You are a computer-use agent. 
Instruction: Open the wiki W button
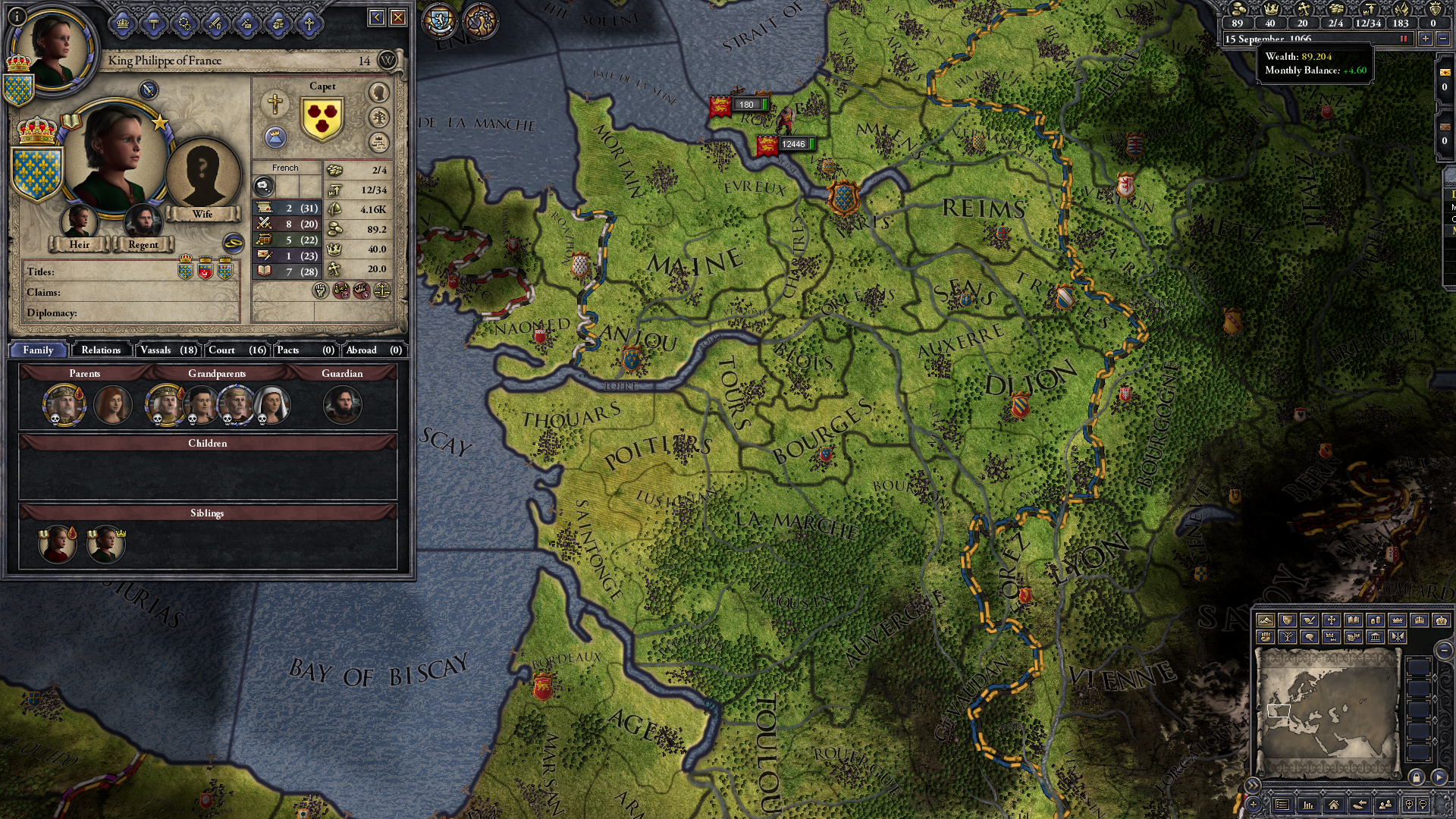pos(388,60)
